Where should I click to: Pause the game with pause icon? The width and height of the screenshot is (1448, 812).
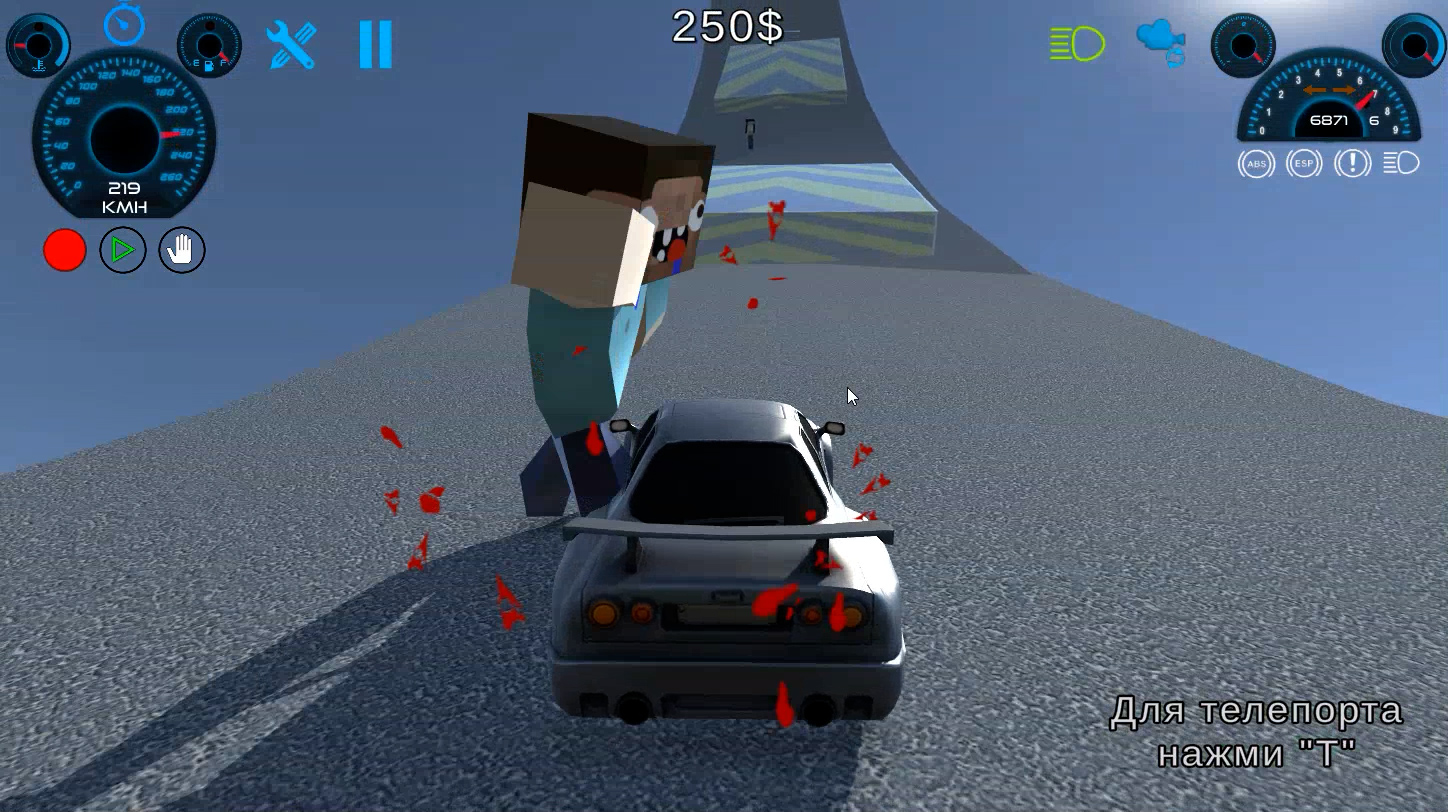point(375,44)
